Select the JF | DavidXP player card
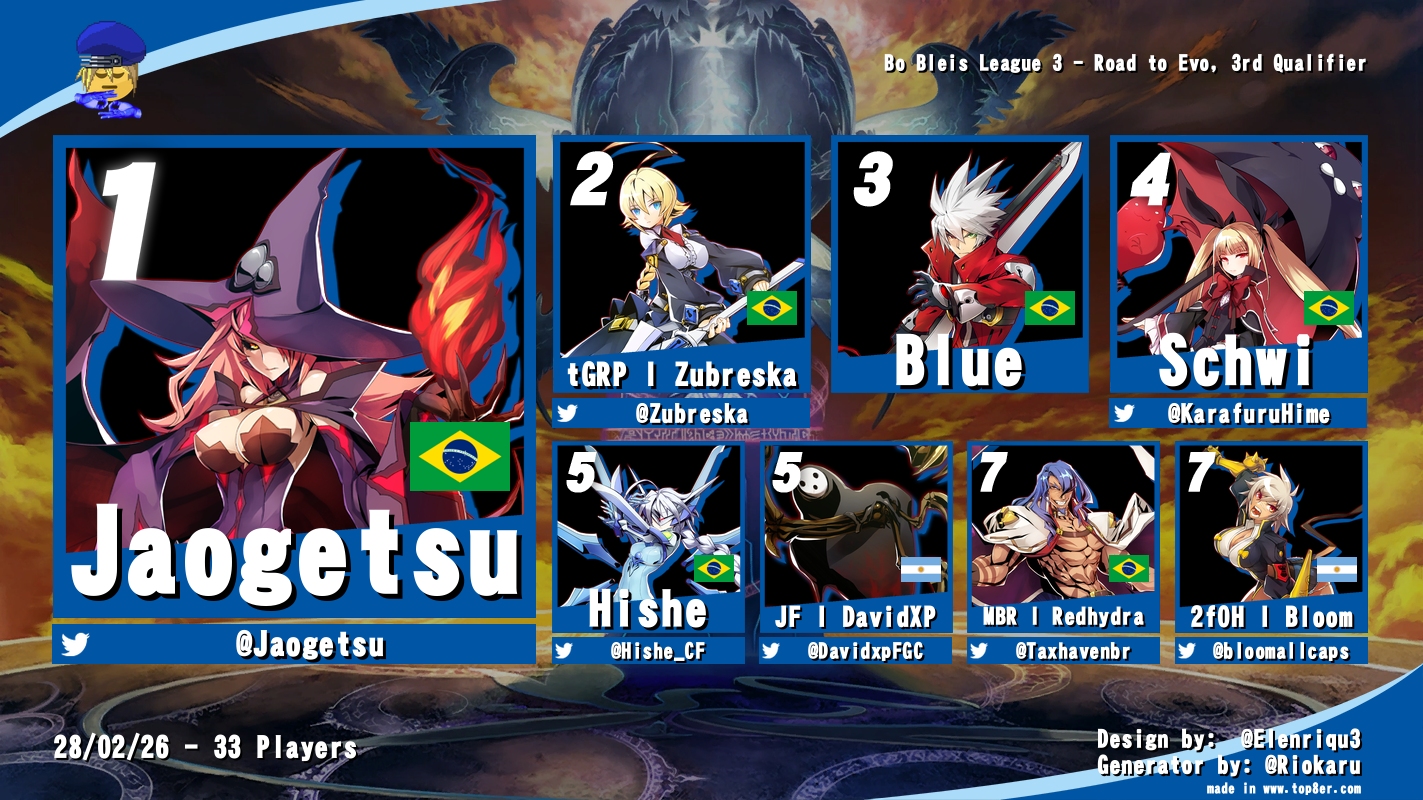Image resolution: width=1423 pixels, height=800 pixels. (x=855, y=536)
